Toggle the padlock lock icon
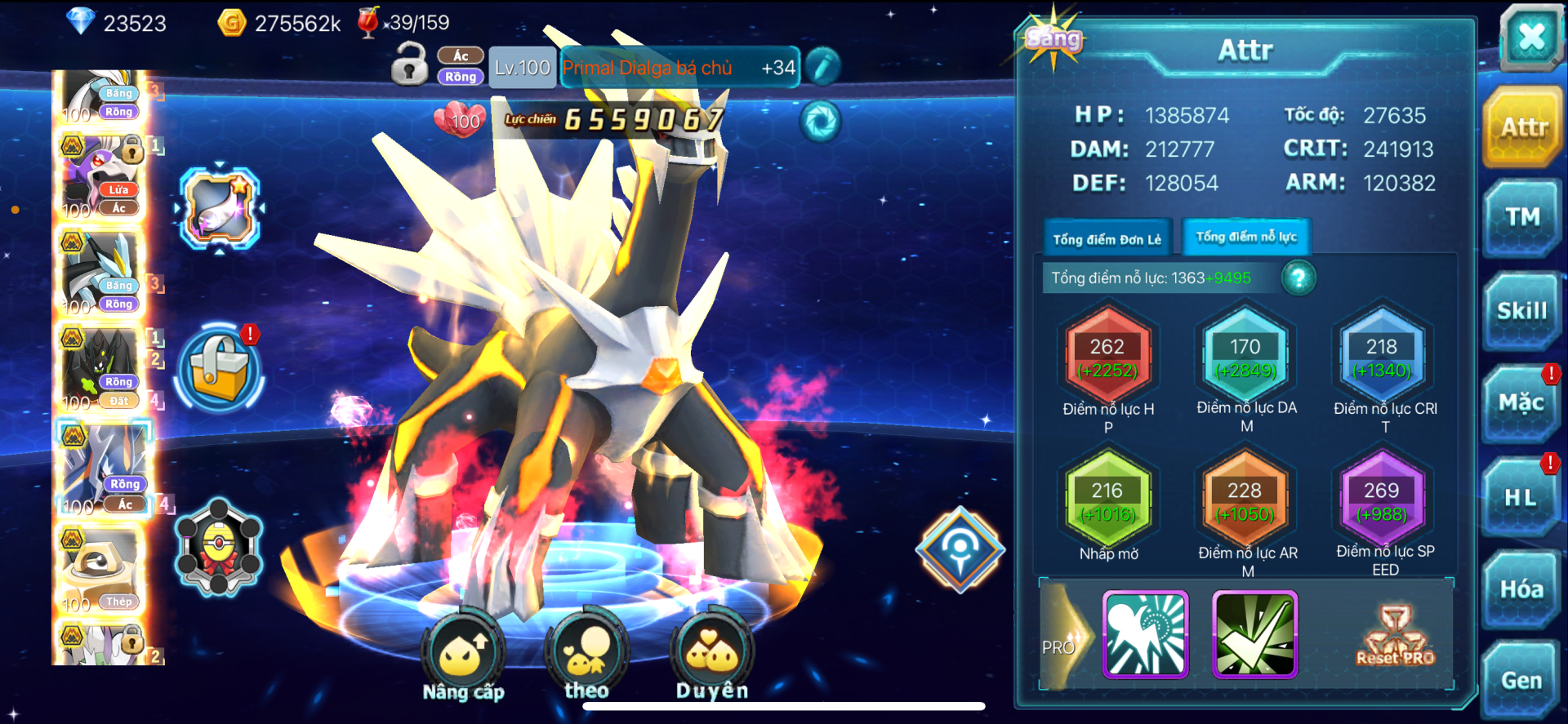 (x=409, y=65)
